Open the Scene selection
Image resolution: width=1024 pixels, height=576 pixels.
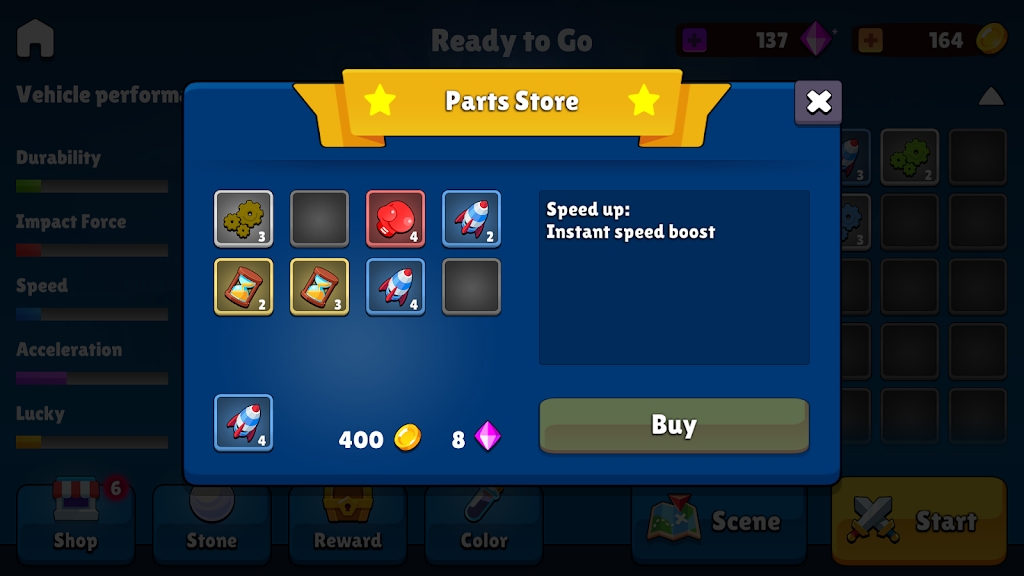718,521
